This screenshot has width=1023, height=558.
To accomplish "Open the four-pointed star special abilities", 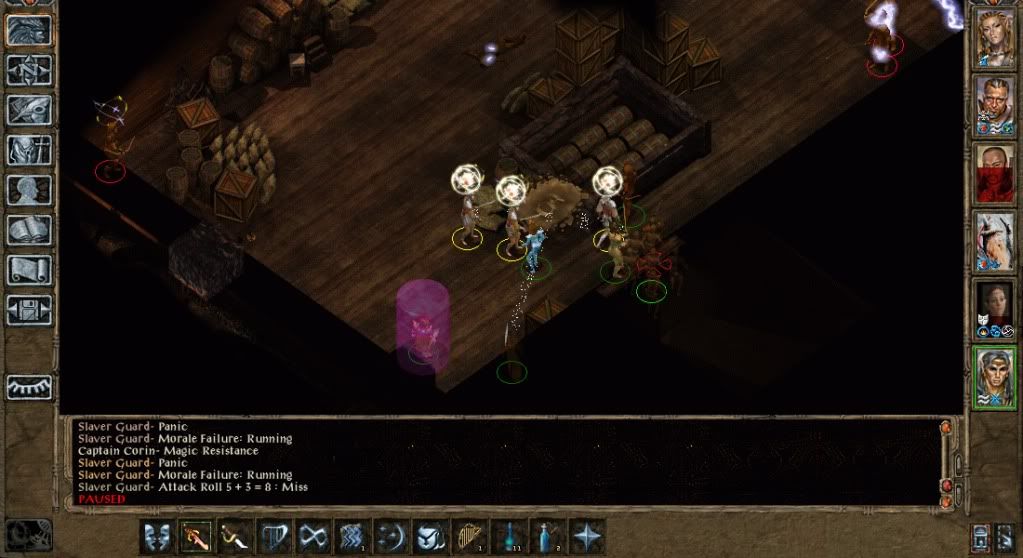I will 587,537.
